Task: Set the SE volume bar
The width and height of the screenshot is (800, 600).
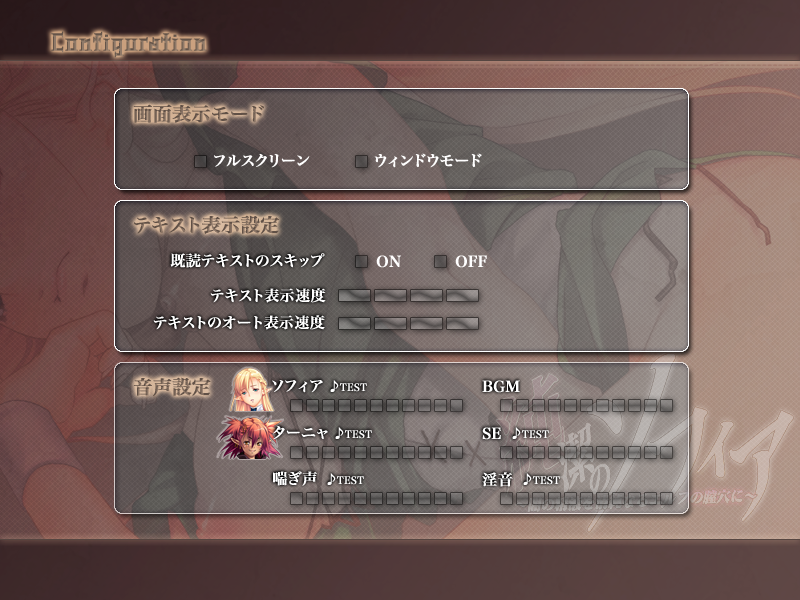Action: 586,452
